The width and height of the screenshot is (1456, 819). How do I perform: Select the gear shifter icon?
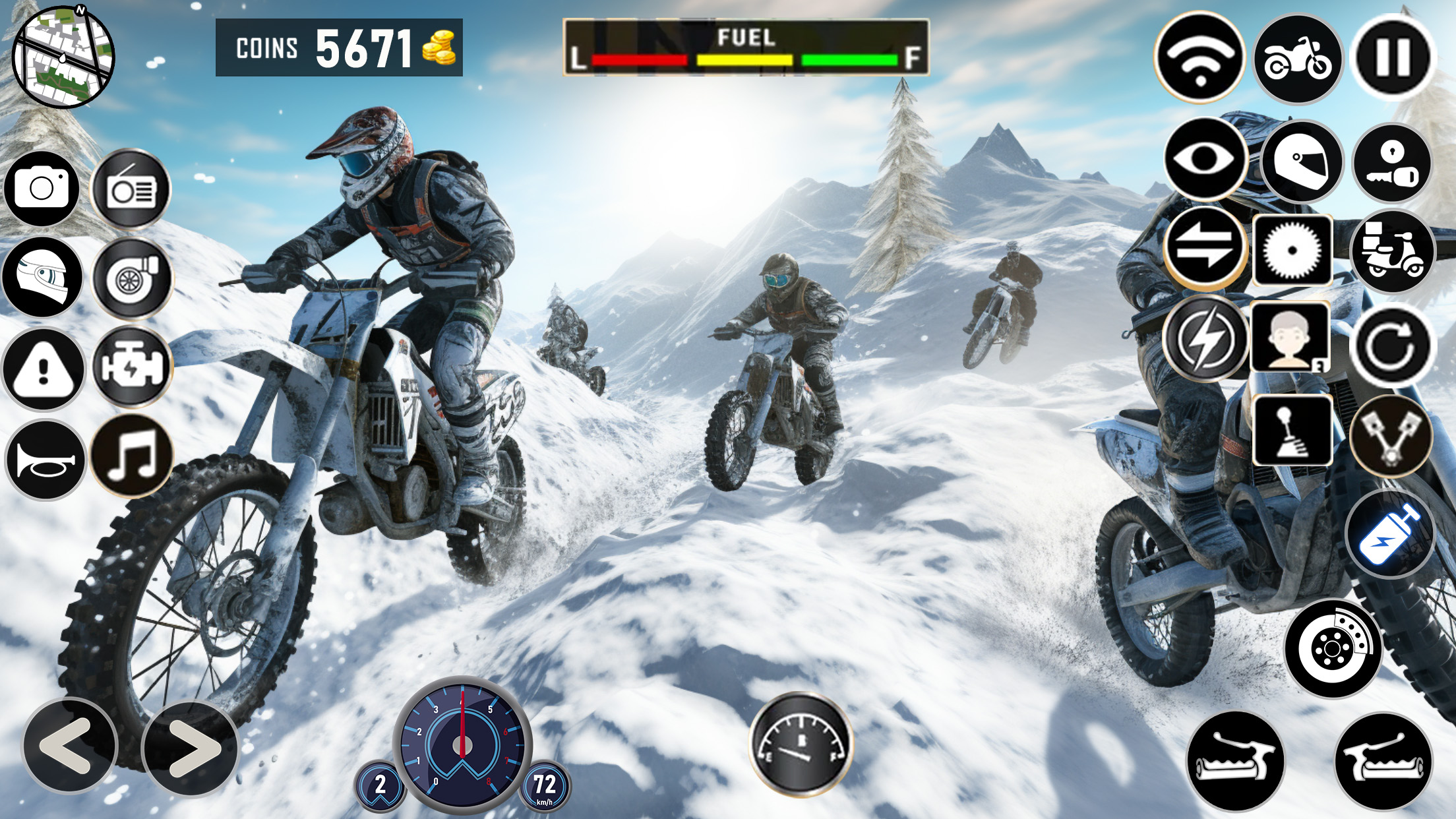click(1291, 431)
